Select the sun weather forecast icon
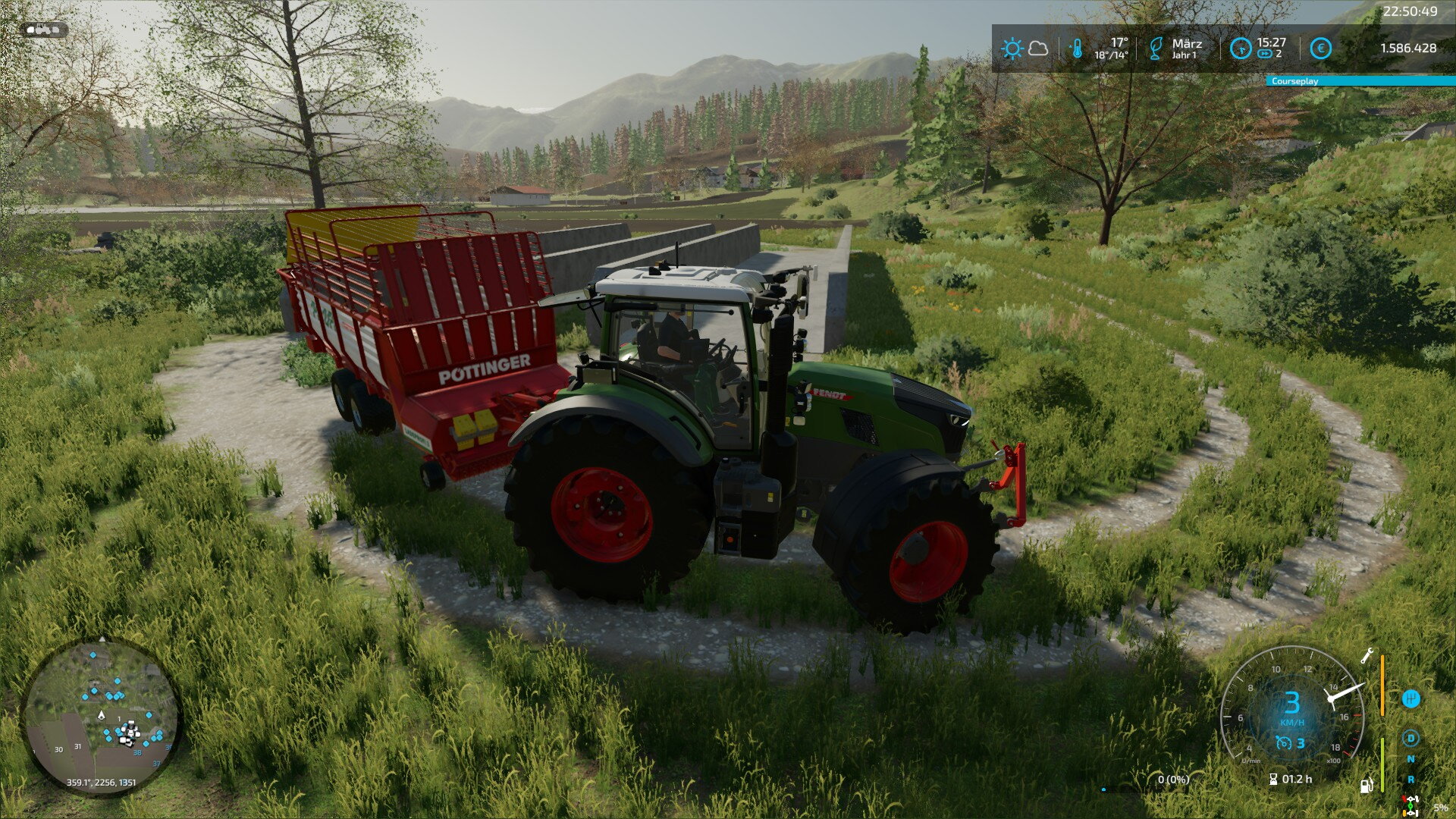Viewport: 1456px width, 819px height. (1012, 49)
